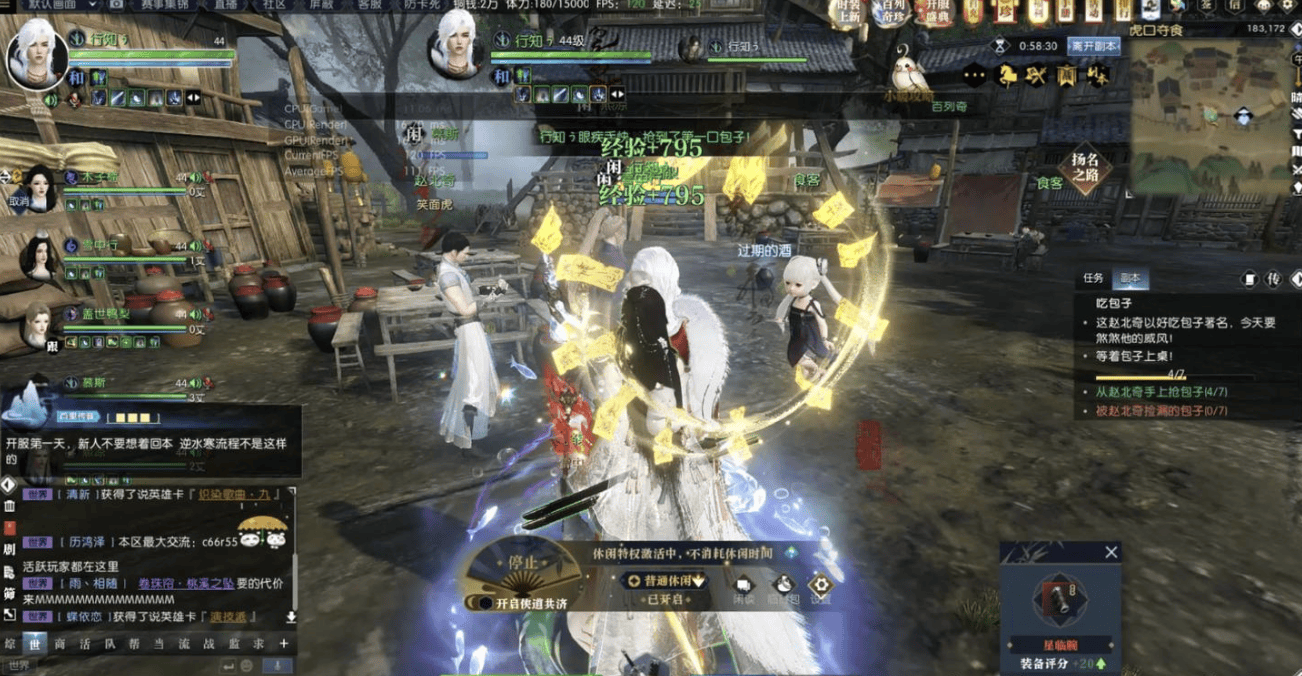Toggle the 开启侠道共济 switch
Viewport: 1302px width, 676px height.
pyautogui.click(x=484, y=603)
